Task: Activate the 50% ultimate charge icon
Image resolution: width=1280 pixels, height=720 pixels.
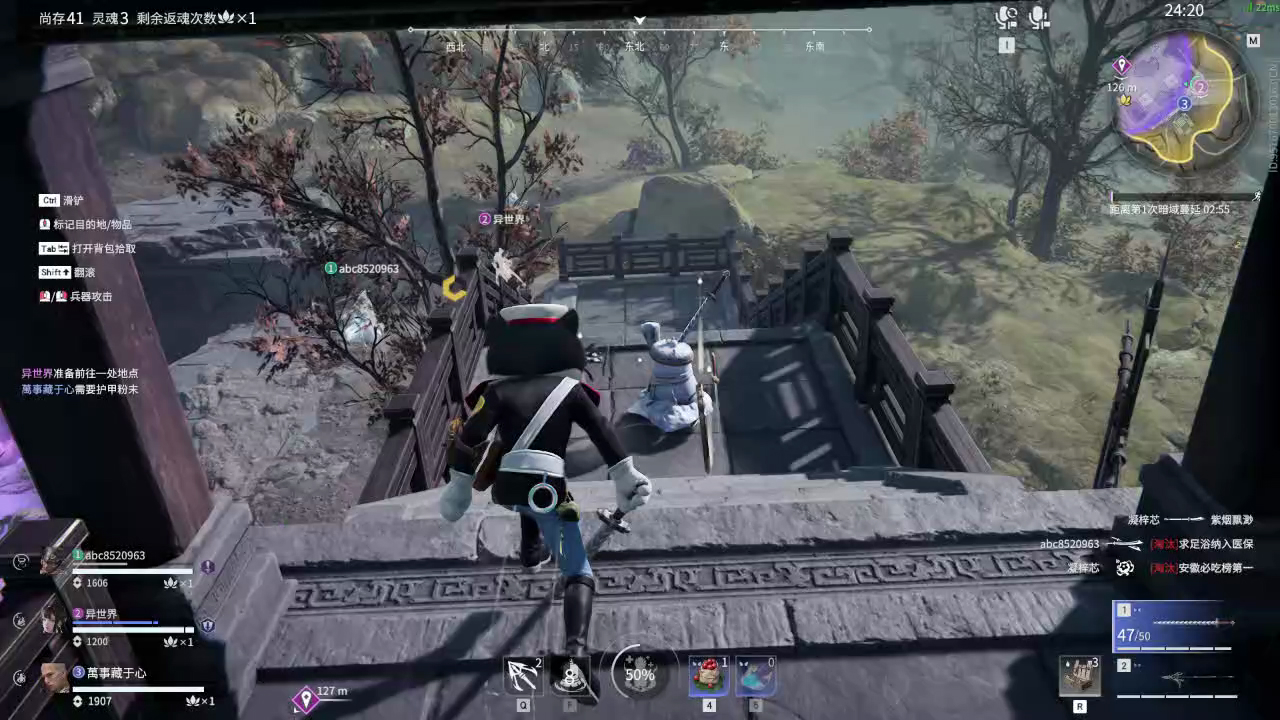Action: tap(638, 674)
